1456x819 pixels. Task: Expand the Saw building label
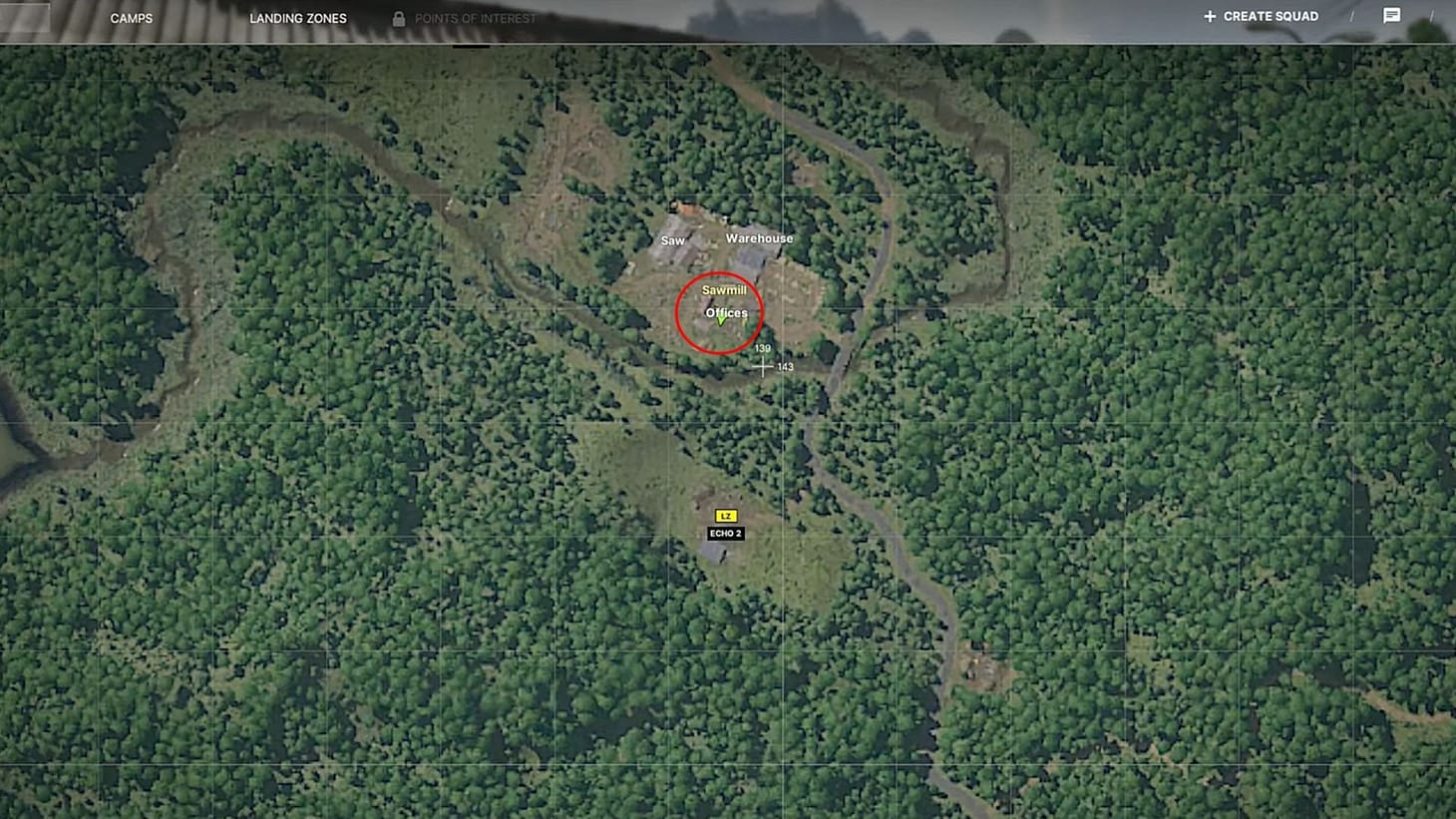pyautogui.click(x=672, y=239)
